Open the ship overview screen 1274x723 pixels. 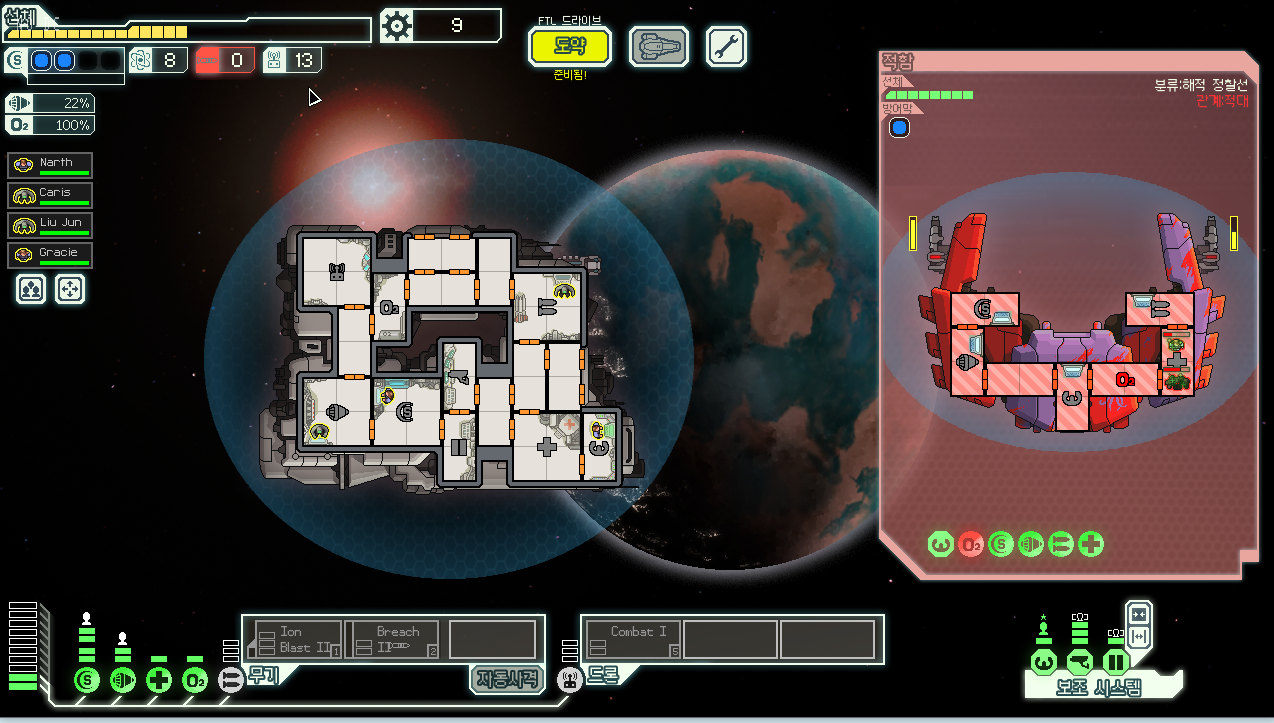tap(658, 46)
